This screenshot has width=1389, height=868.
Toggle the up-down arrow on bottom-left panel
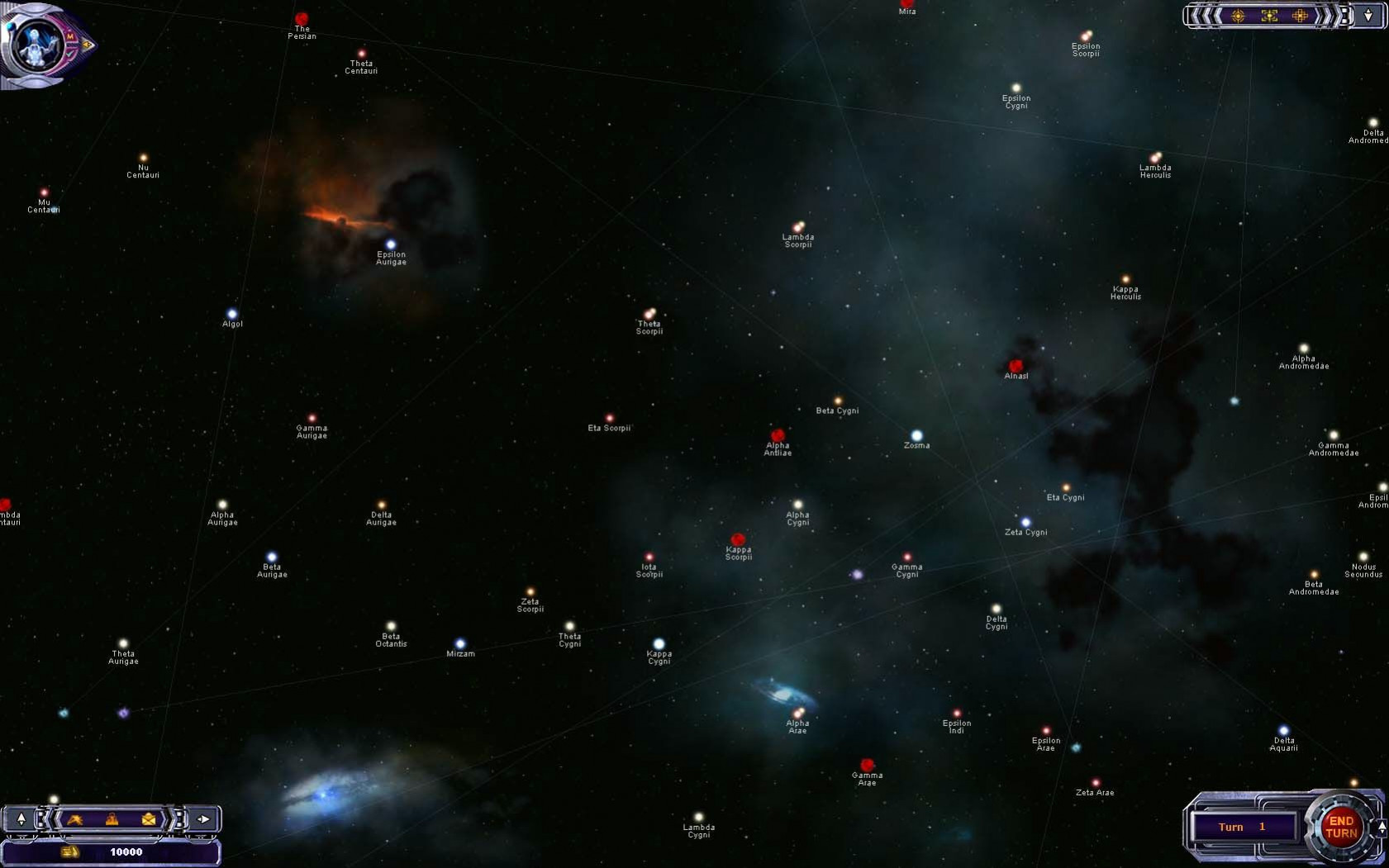pos(21,819)
